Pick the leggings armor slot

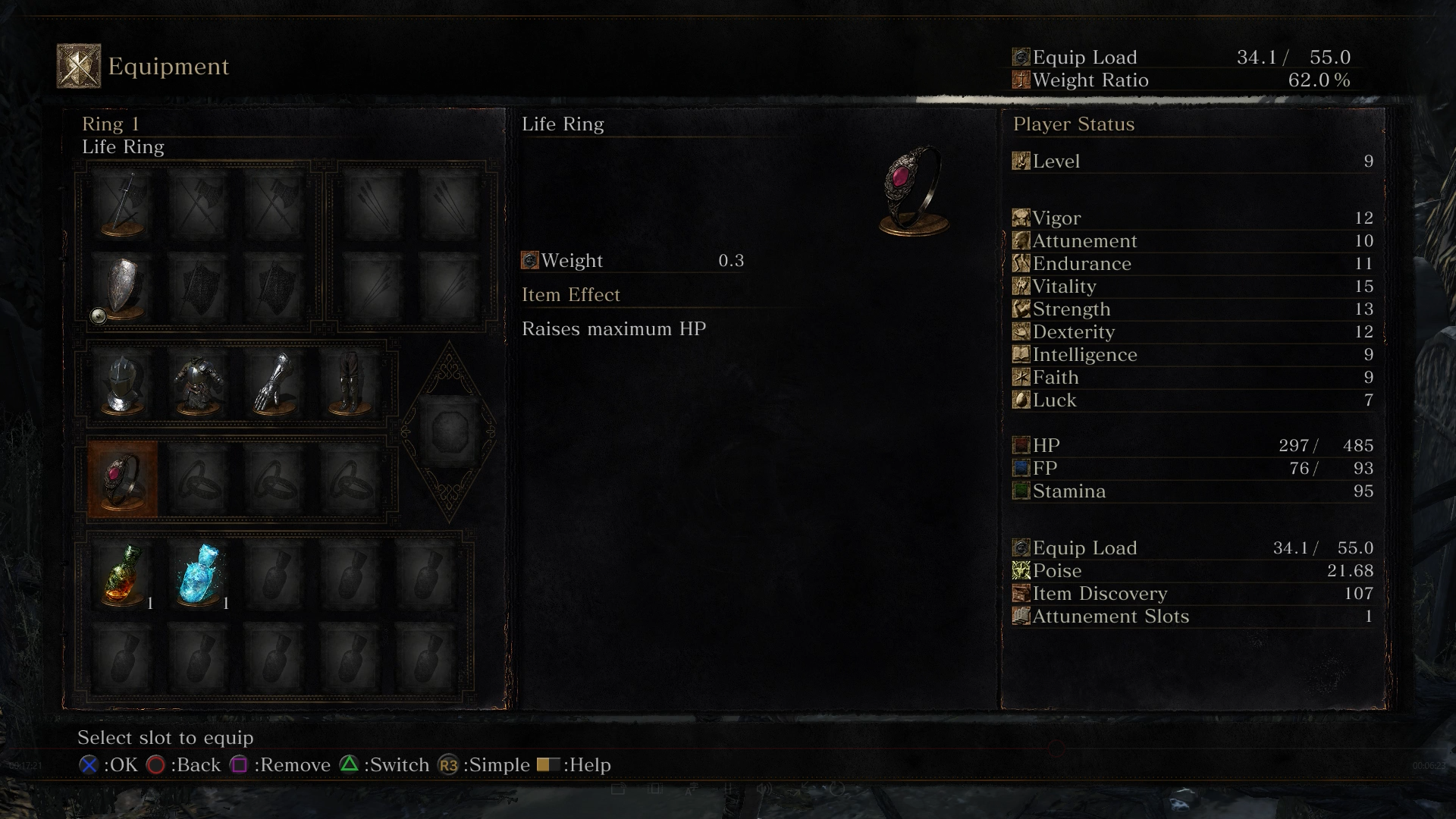click(x=350, y=384)
